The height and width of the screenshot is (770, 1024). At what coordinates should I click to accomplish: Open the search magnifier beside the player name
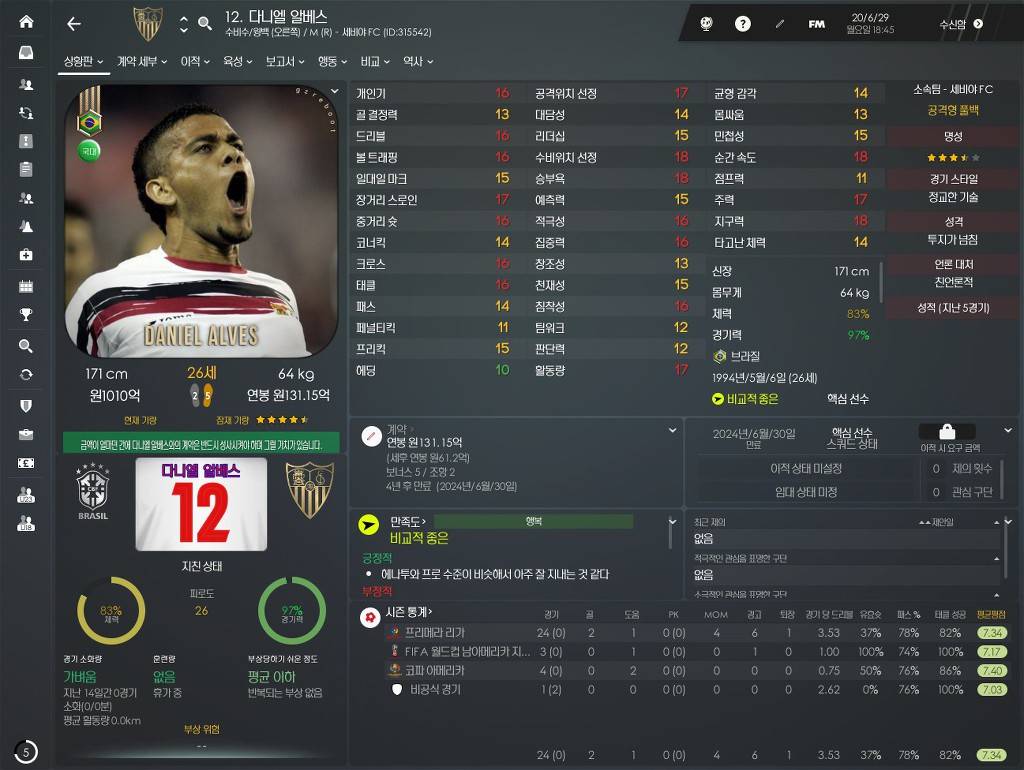tap(205, 24)
